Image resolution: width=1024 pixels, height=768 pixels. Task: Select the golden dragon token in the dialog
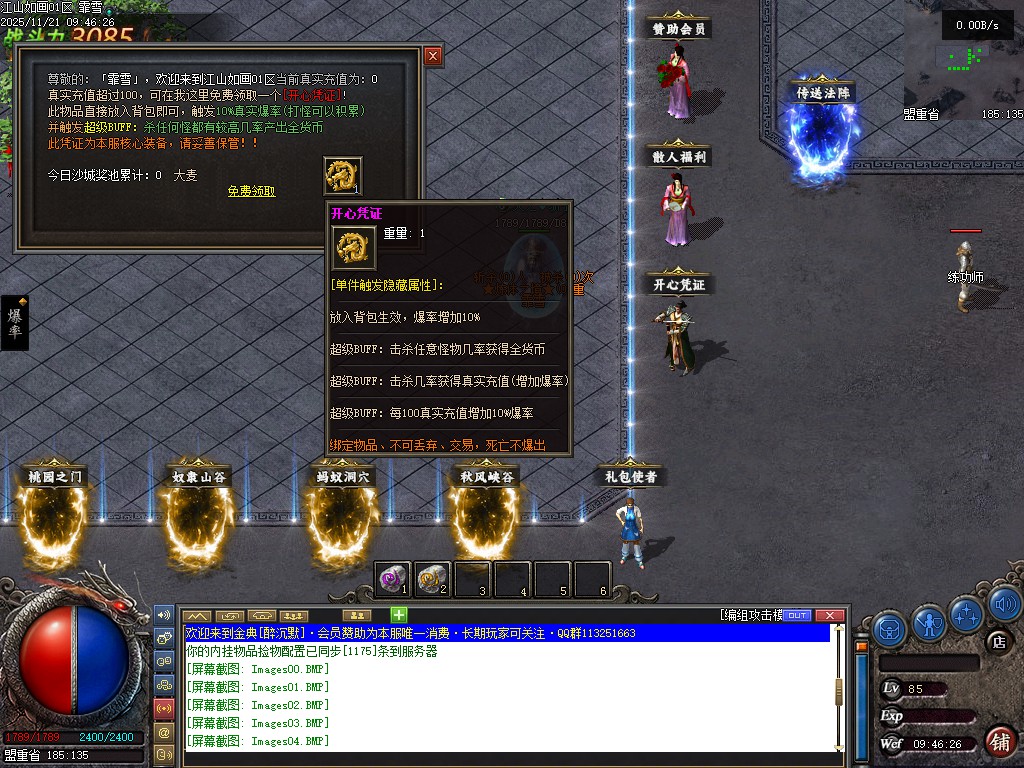[343, 176]
